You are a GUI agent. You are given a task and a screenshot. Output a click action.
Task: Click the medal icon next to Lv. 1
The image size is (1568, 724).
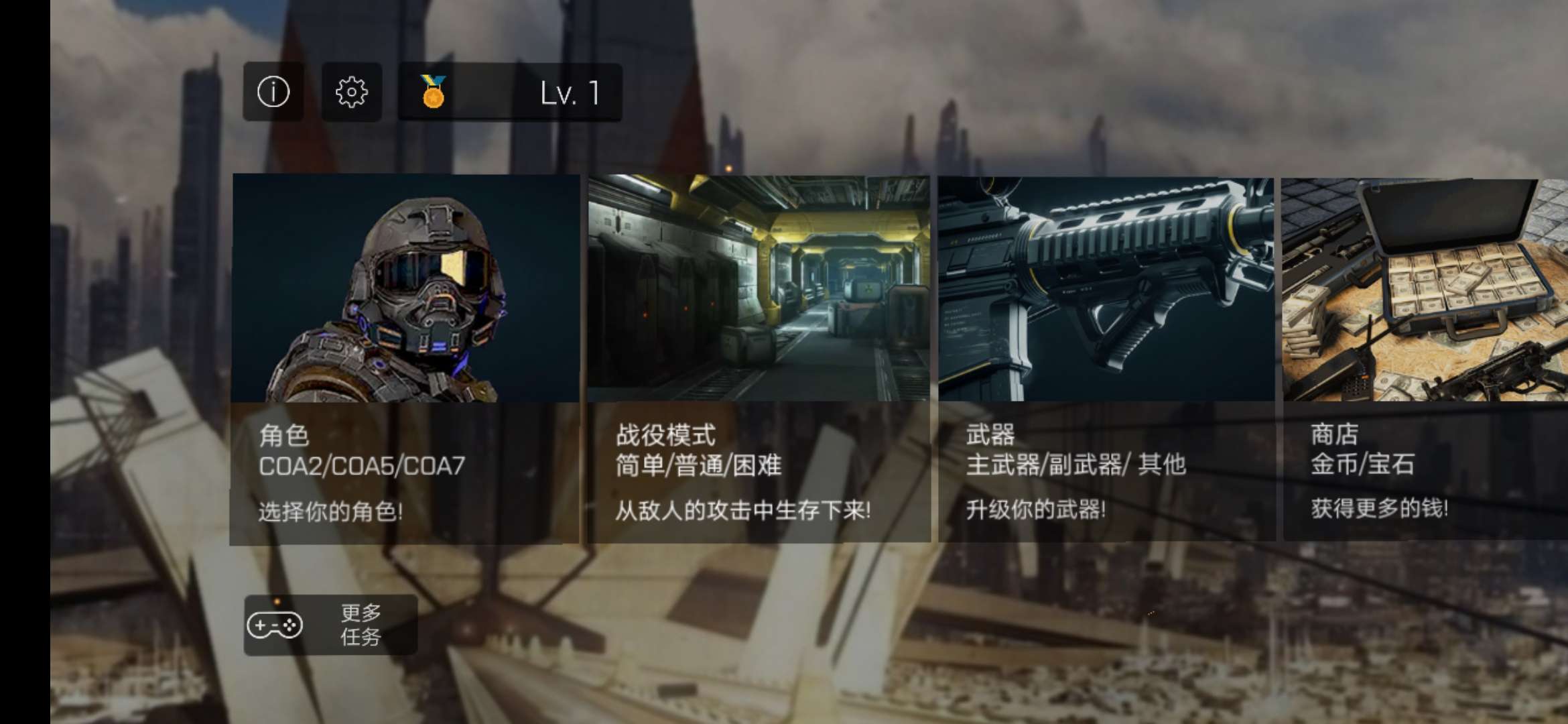point(432,93)
